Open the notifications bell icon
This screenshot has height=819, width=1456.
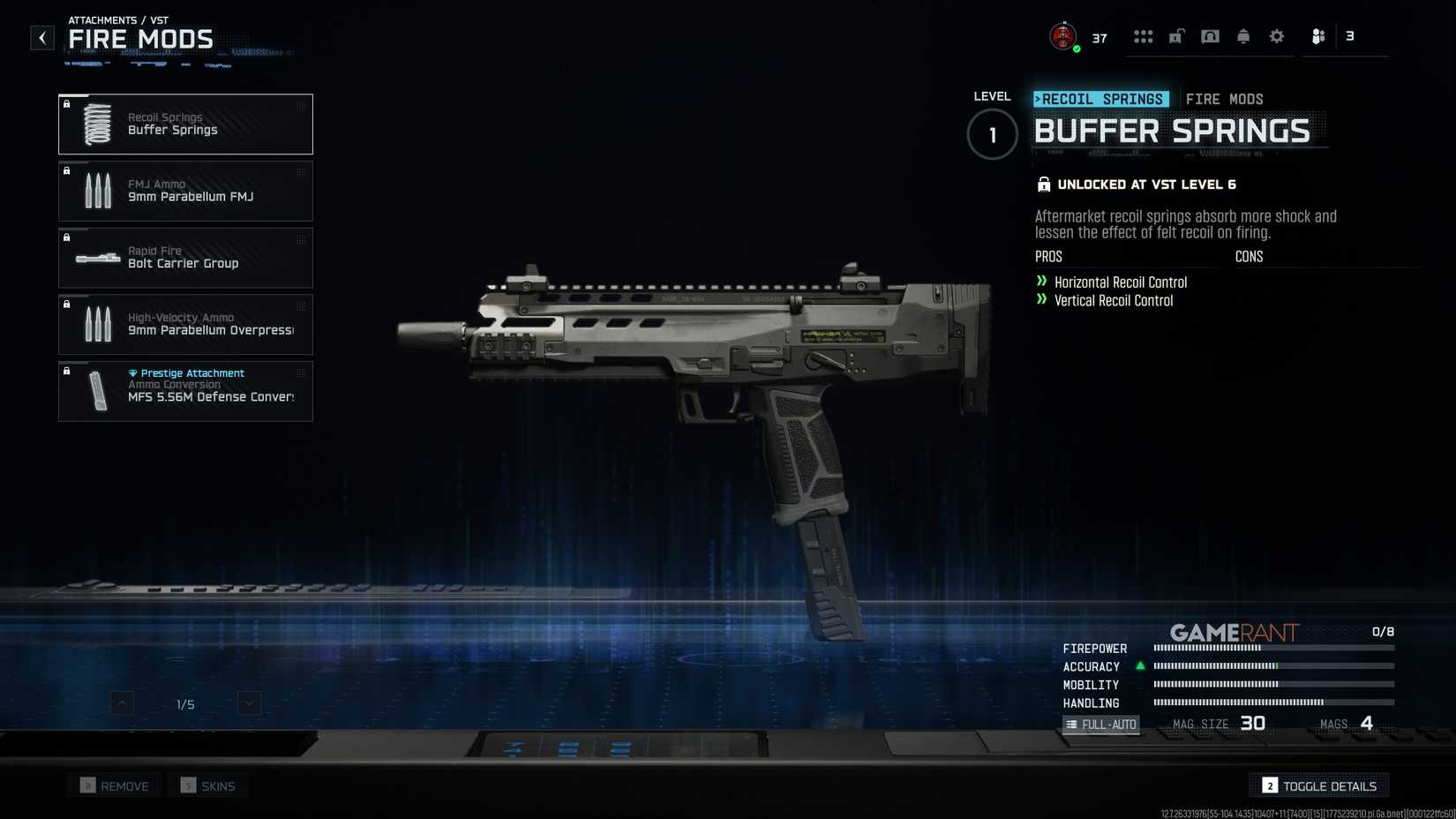click(1243, 36)
